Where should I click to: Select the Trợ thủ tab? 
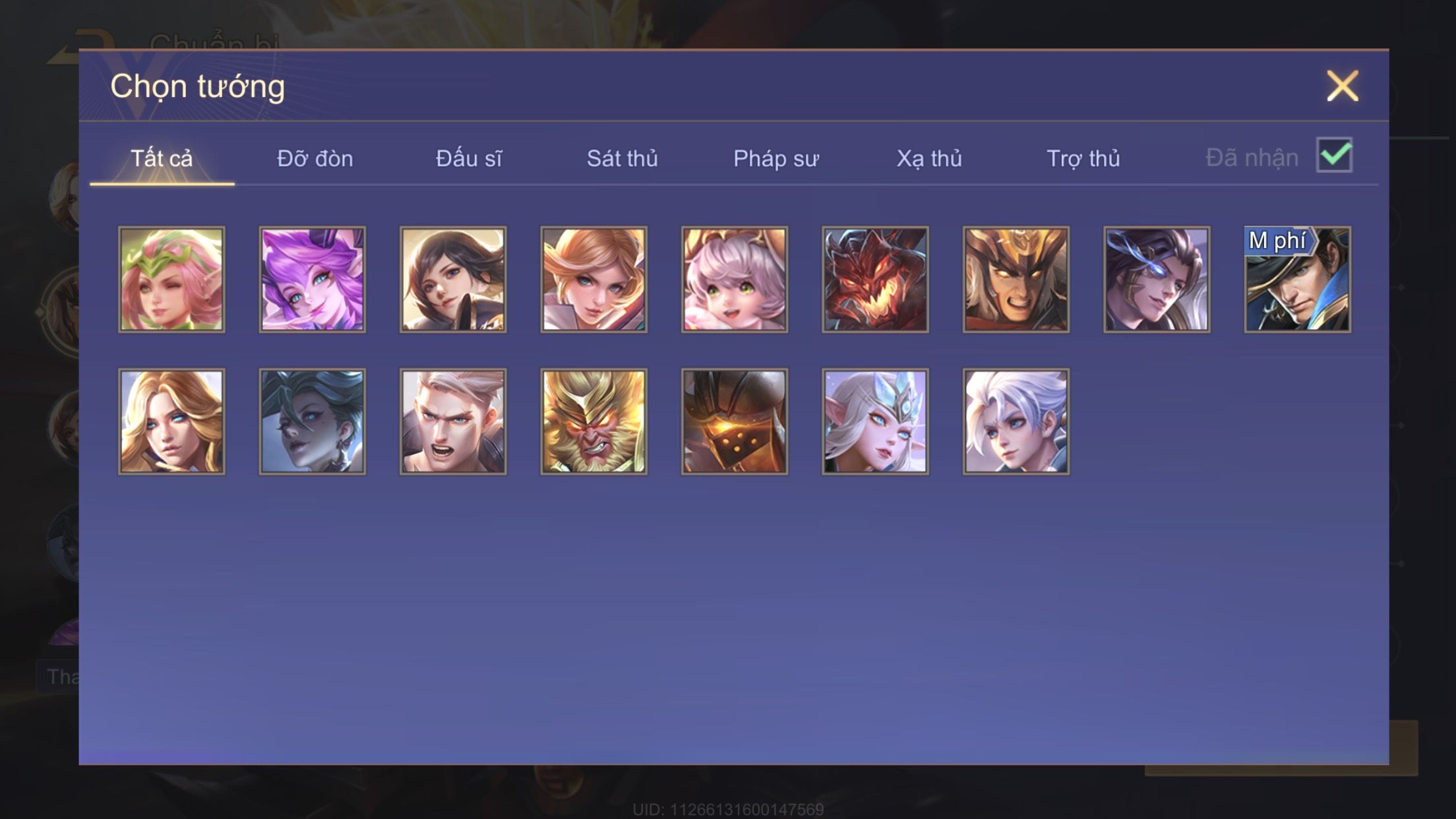pos(1083,159)
